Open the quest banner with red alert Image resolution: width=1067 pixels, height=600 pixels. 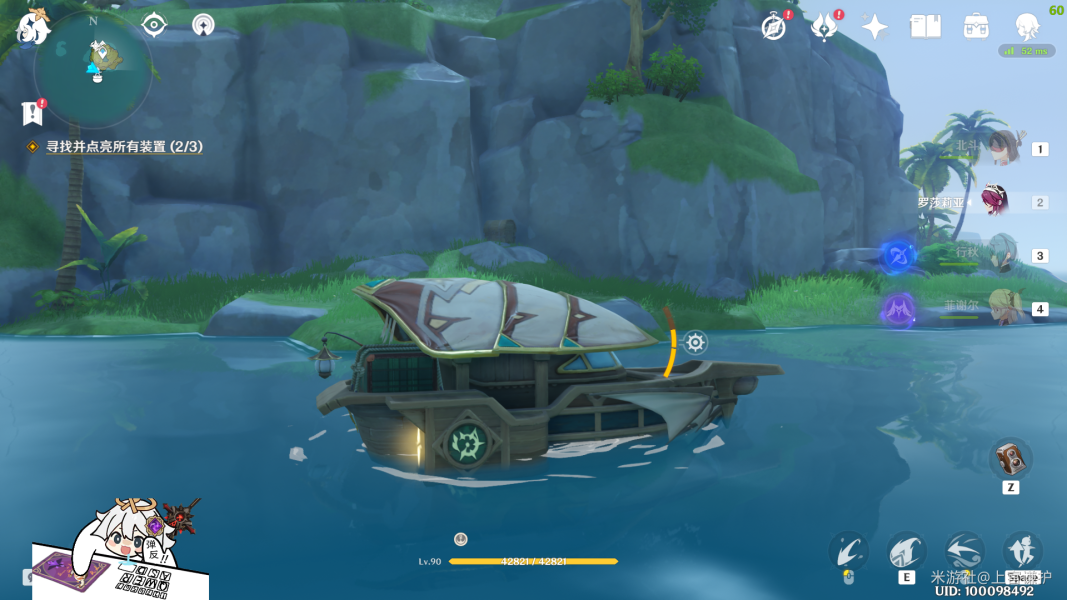pyautogui.click(x=32, y=113)
